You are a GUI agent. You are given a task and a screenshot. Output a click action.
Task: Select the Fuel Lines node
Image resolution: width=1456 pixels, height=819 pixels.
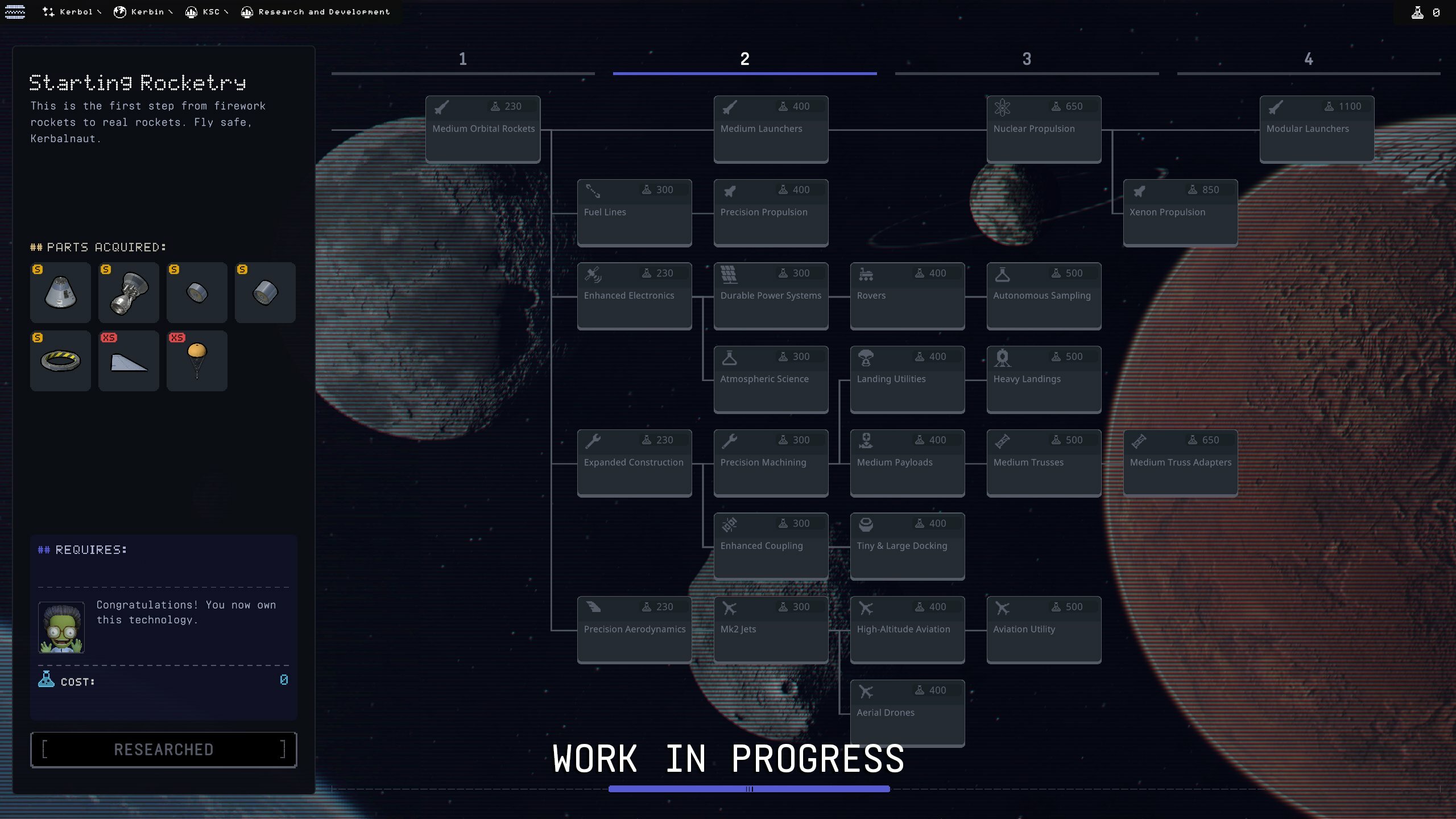(x=634, y=212)
